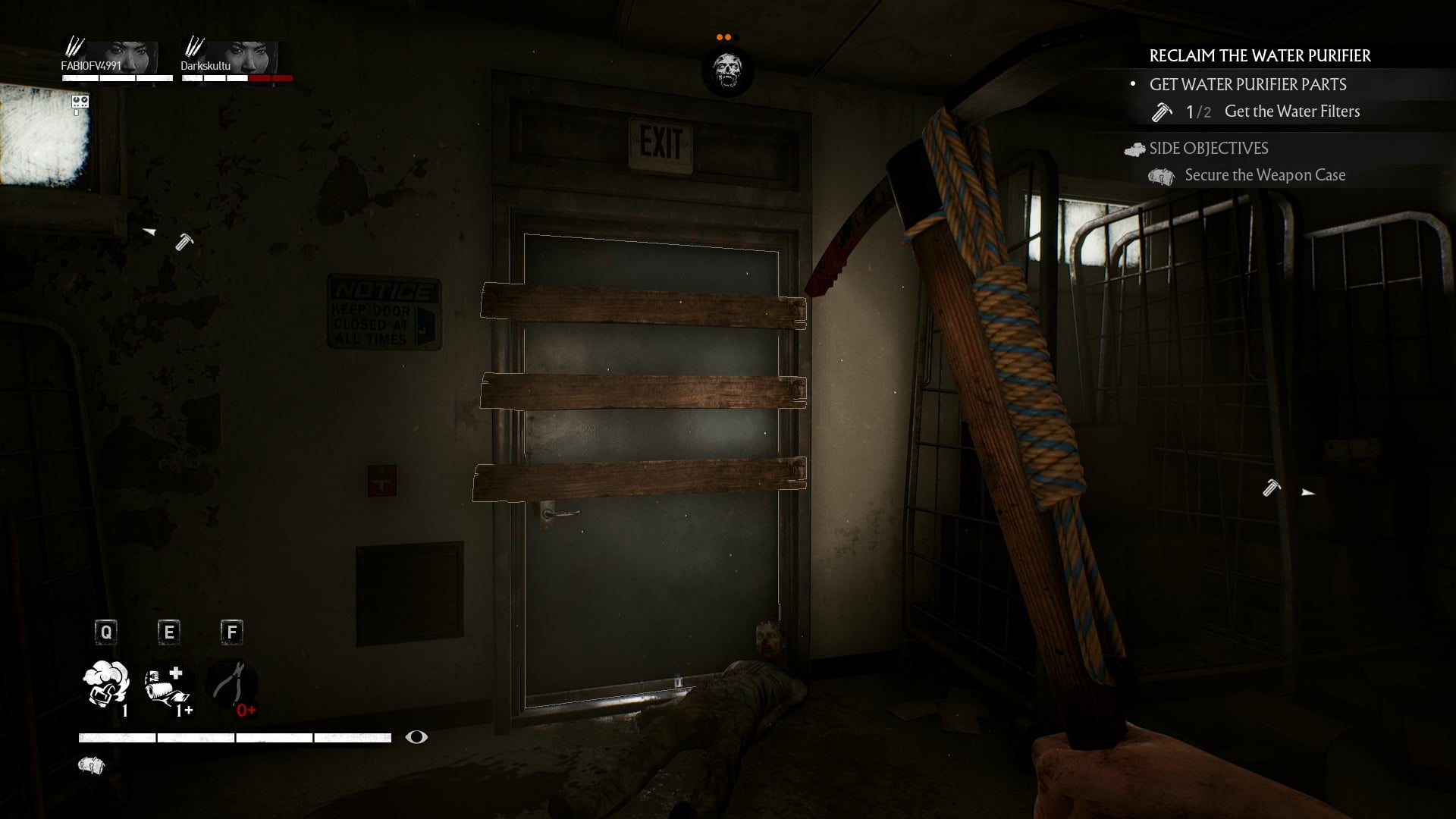Click the water filter waypoint marker on the right
Screen dimensions: 1456x819
[x=1272, y=488]
